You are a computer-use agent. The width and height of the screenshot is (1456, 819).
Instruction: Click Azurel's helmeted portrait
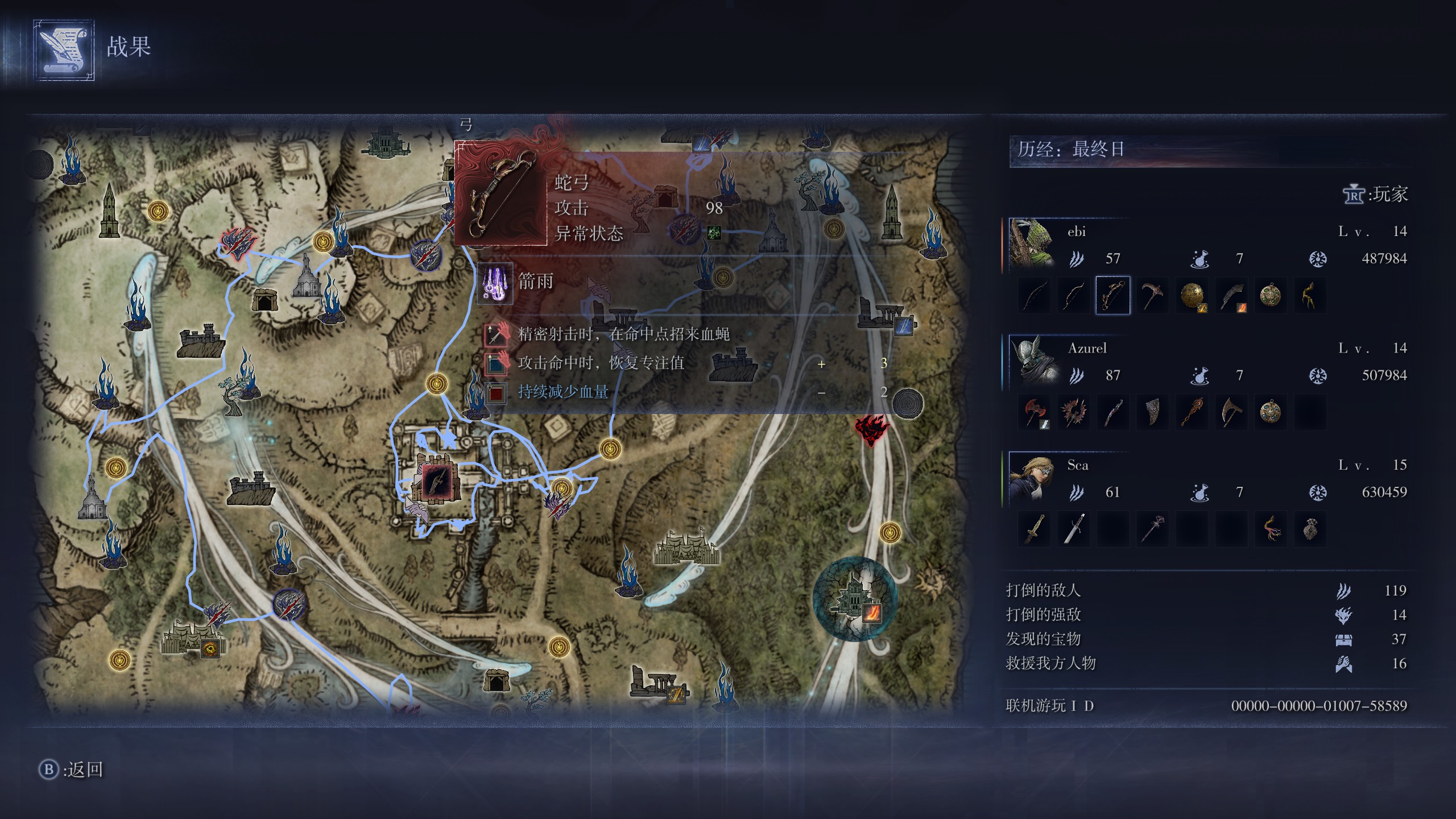coord(1032,362)
